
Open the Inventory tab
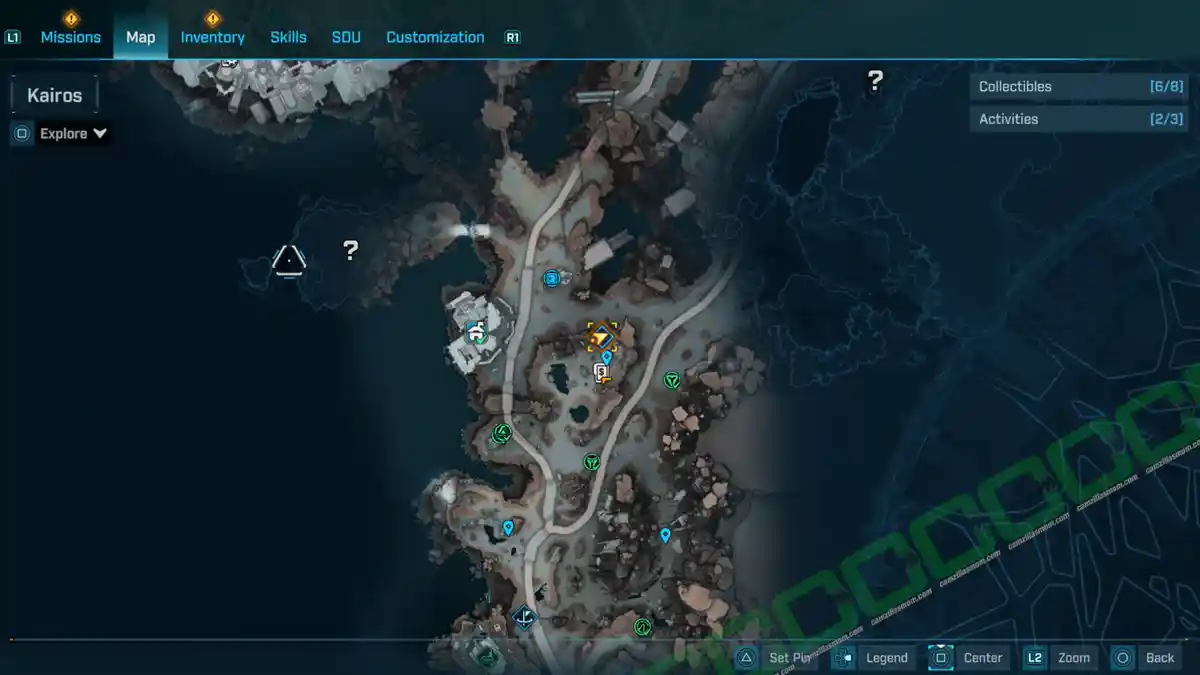point(212,37)
